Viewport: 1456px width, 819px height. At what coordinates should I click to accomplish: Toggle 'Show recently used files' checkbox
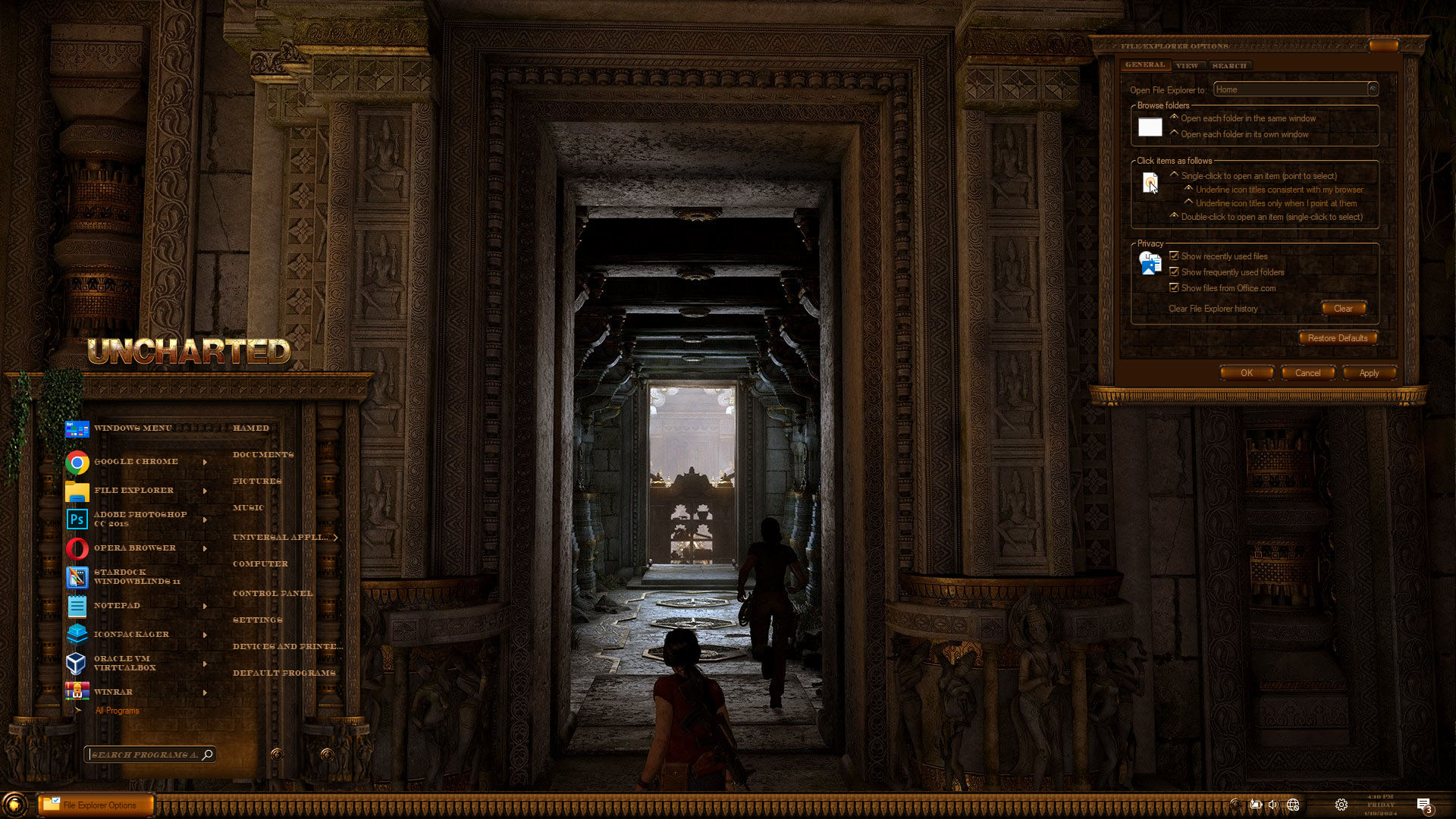pos(1174,256)
